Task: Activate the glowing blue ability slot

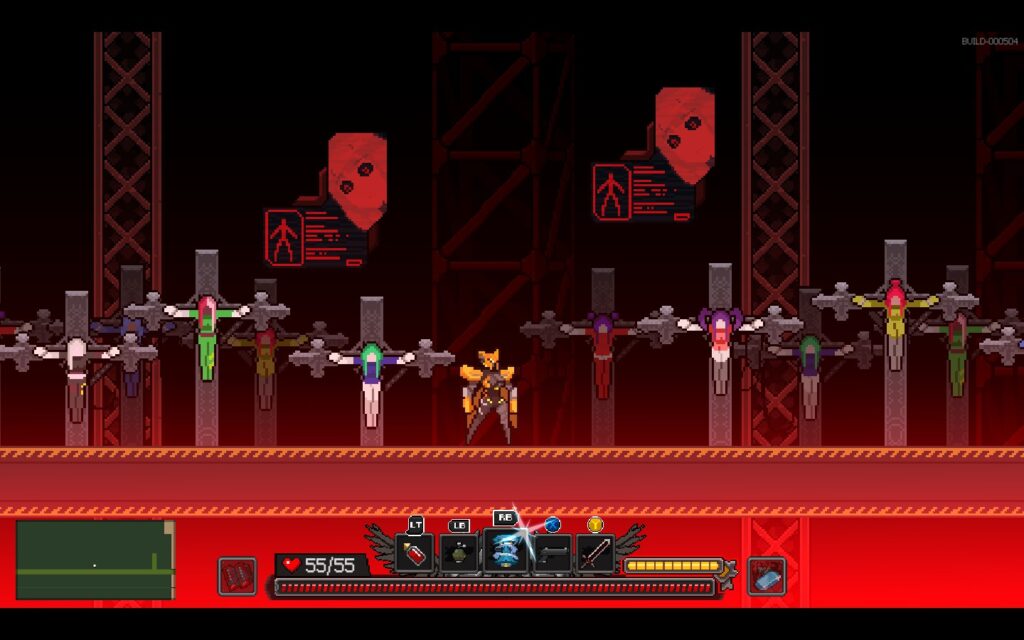Action: pyautogui.click(x=505, y=553)
